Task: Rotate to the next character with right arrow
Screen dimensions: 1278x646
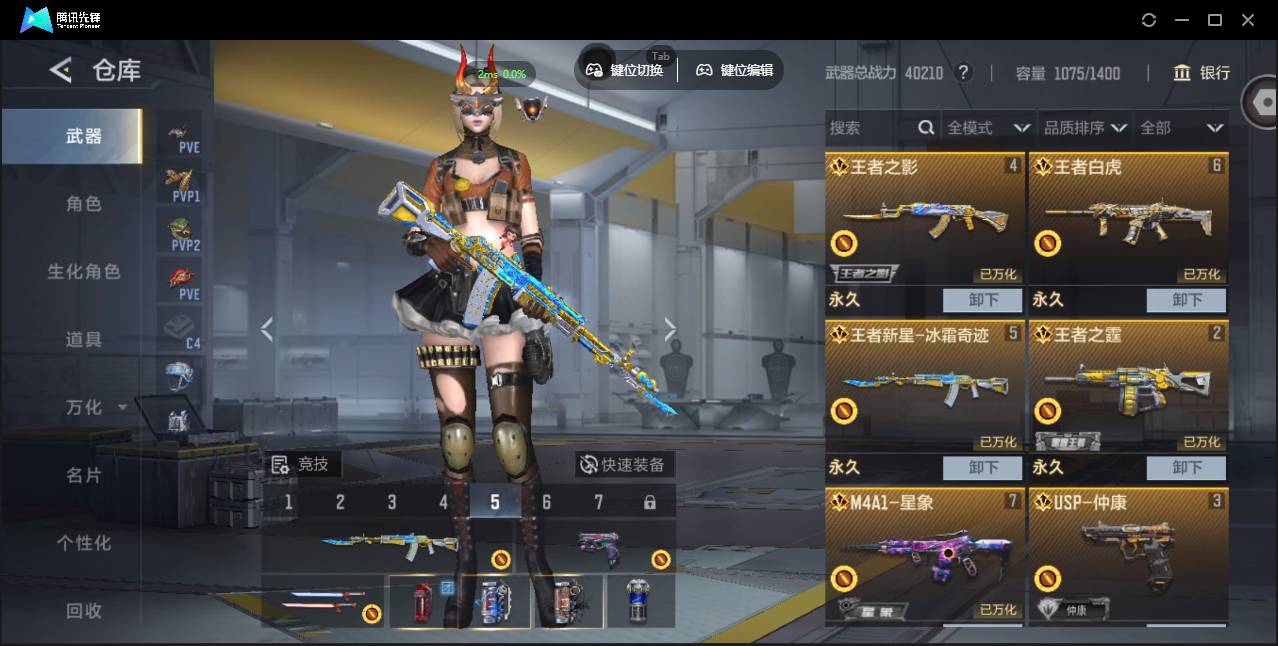Action: (x=670, y=330)
